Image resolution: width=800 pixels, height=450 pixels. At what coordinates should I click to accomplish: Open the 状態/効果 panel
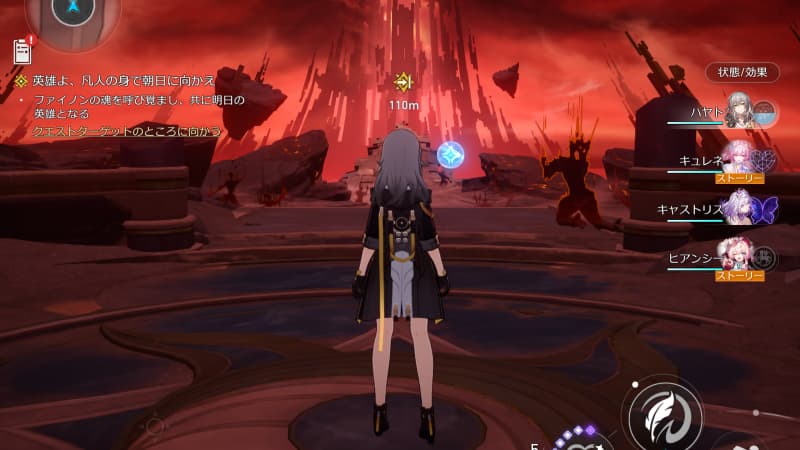741,72
